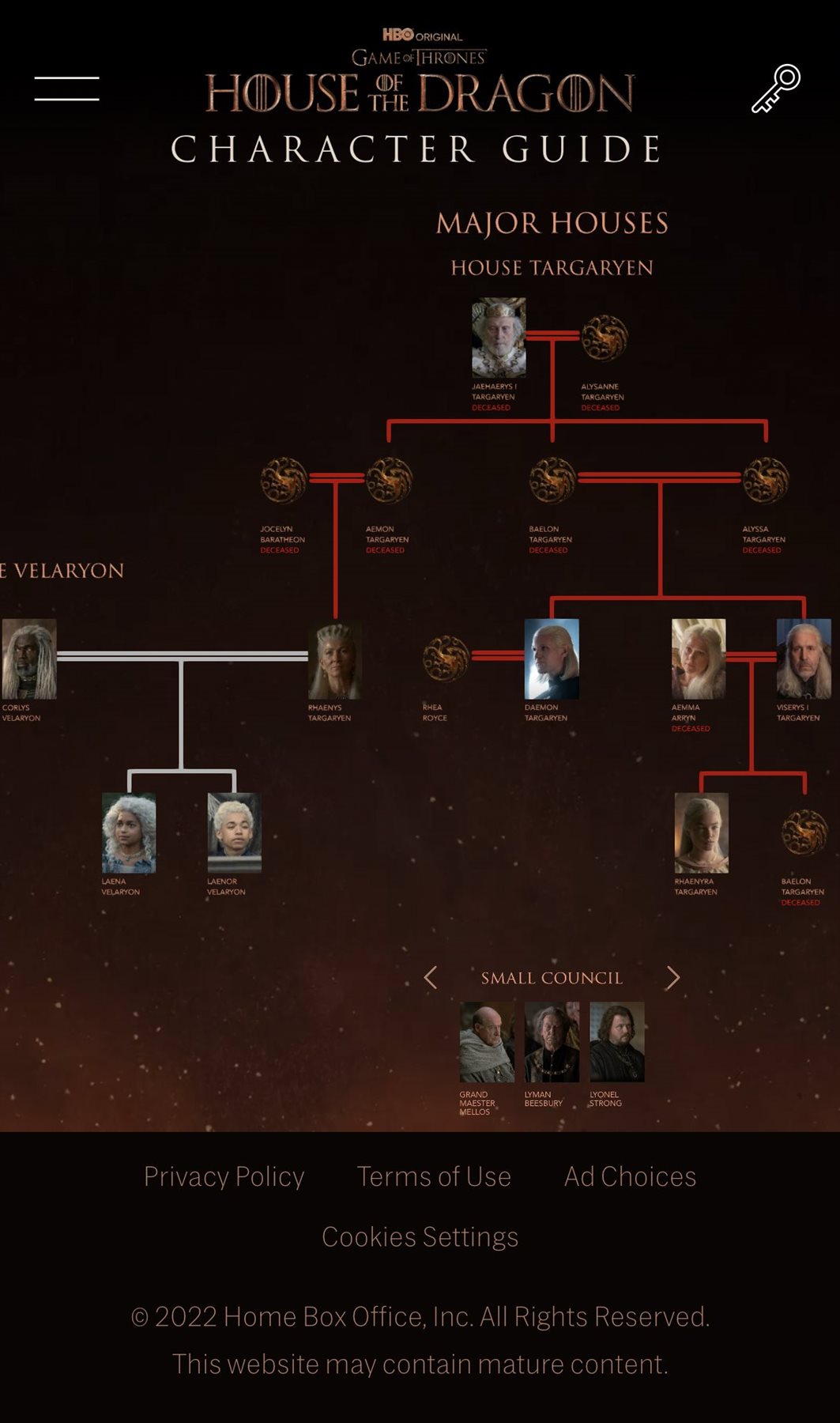Open Cookies Settings
Image resolution: width=840 pixels, height=1423 pixels.
coord(420,1236)
